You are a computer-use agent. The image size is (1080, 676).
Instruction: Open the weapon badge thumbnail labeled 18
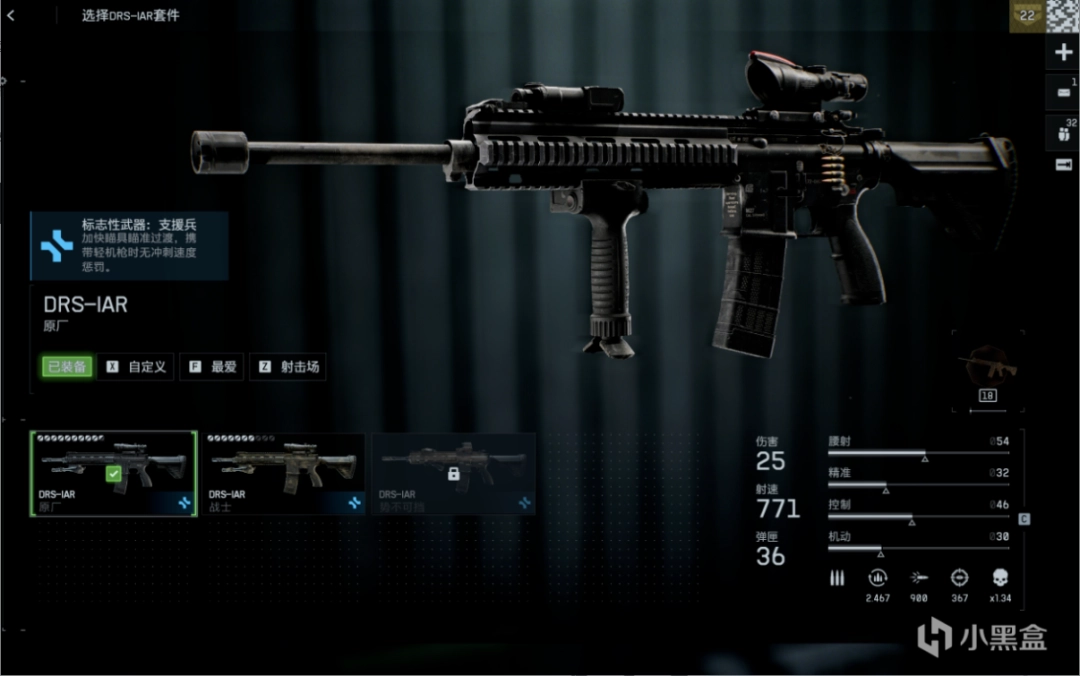click(986, 372)
